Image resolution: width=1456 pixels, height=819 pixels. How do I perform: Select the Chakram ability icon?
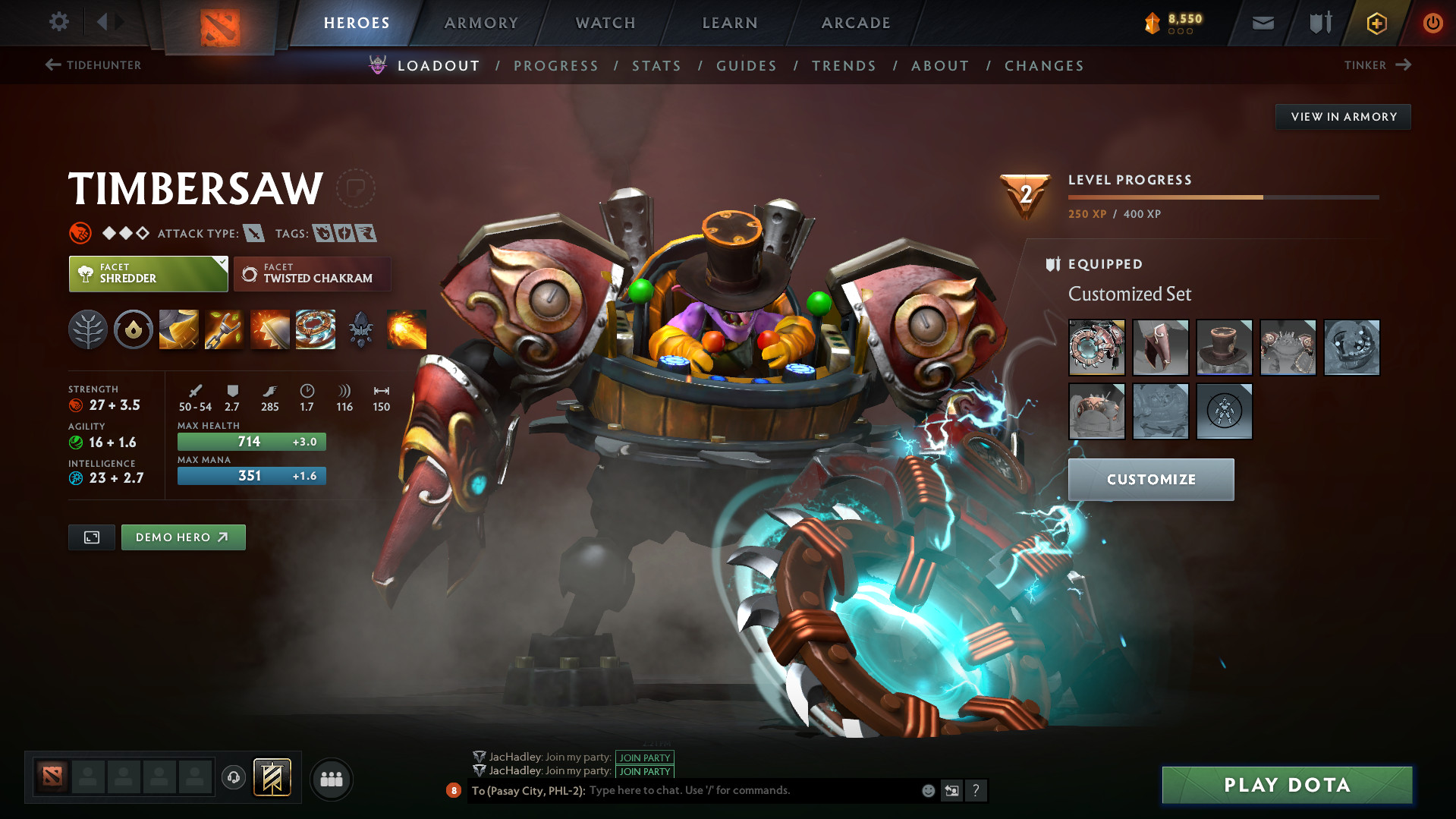pyautogui.click(x=315, y=329)
